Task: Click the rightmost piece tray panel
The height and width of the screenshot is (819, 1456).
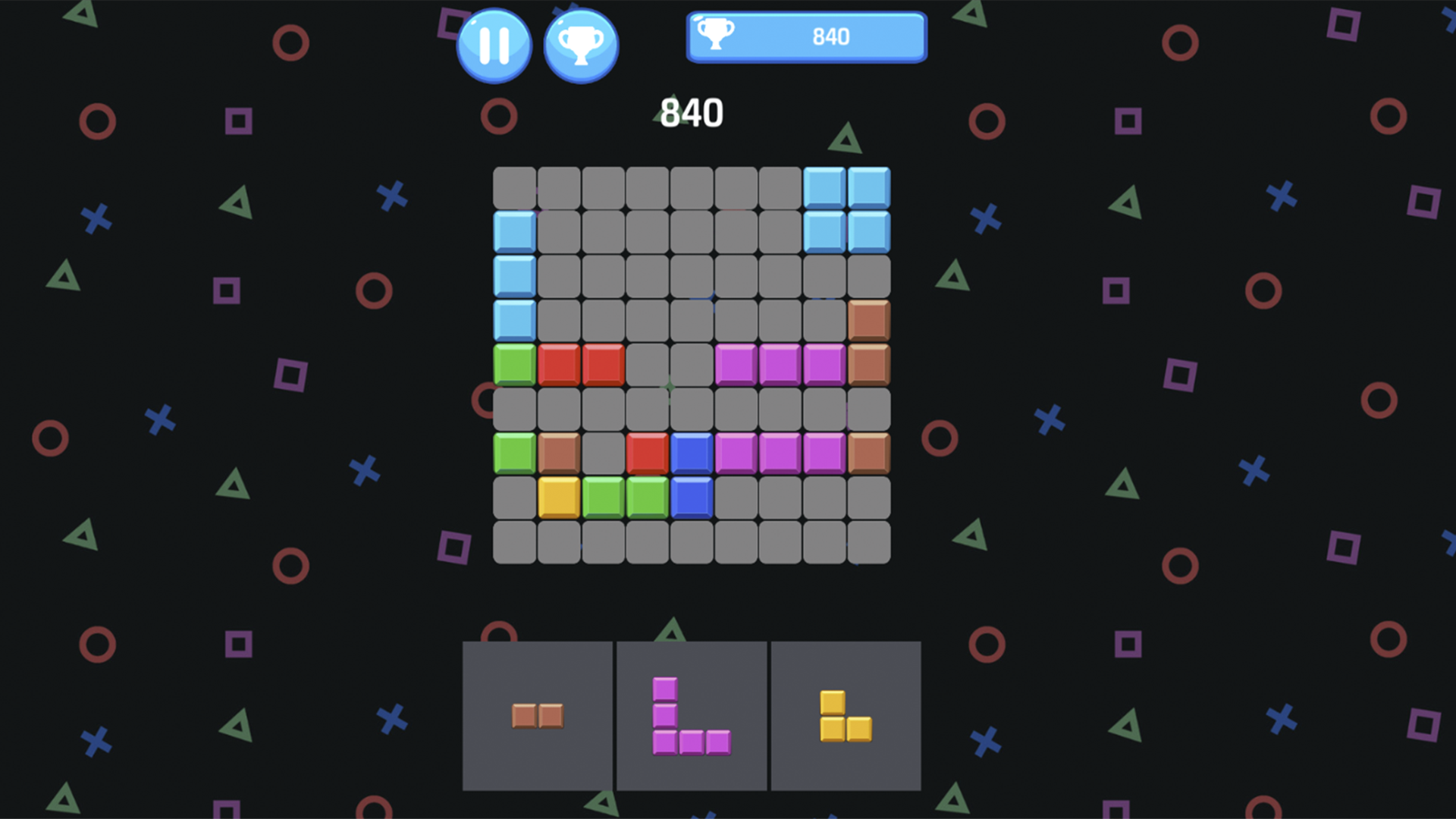Action: [x=846, y=716]
